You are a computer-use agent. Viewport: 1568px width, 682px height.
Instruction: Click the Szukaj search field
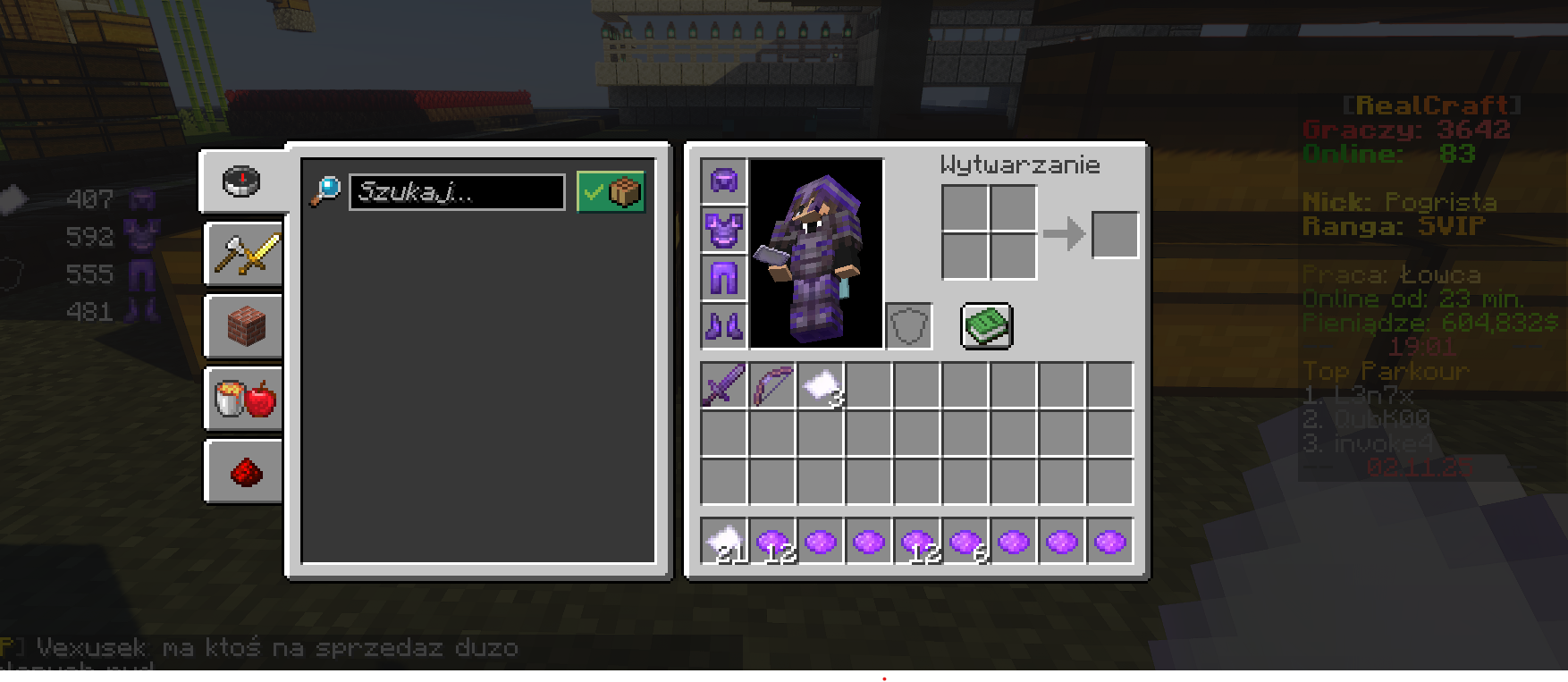pyautogui.click(x=457, y=192)
